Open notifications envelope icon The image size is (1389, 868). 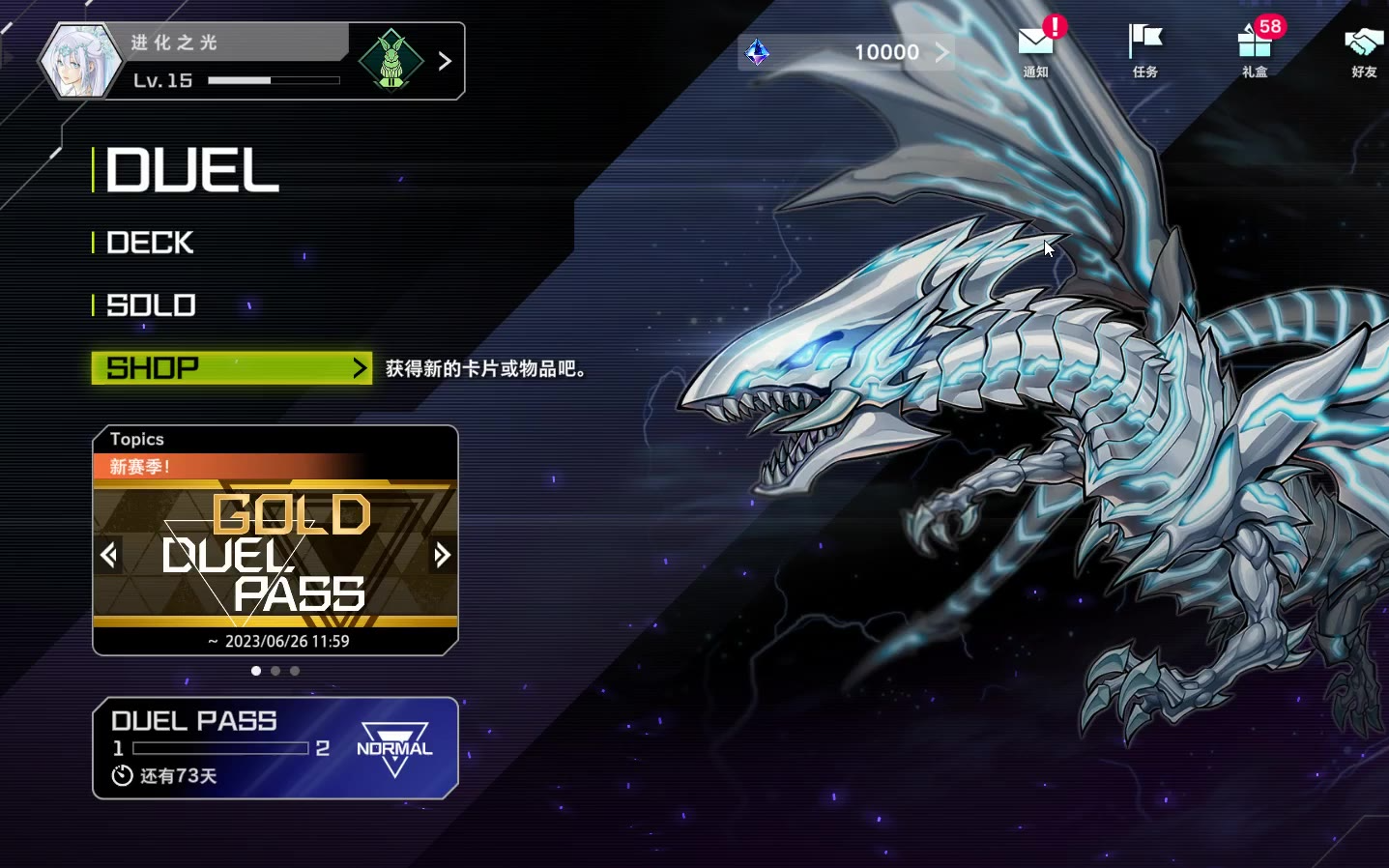coord(1035,50)
